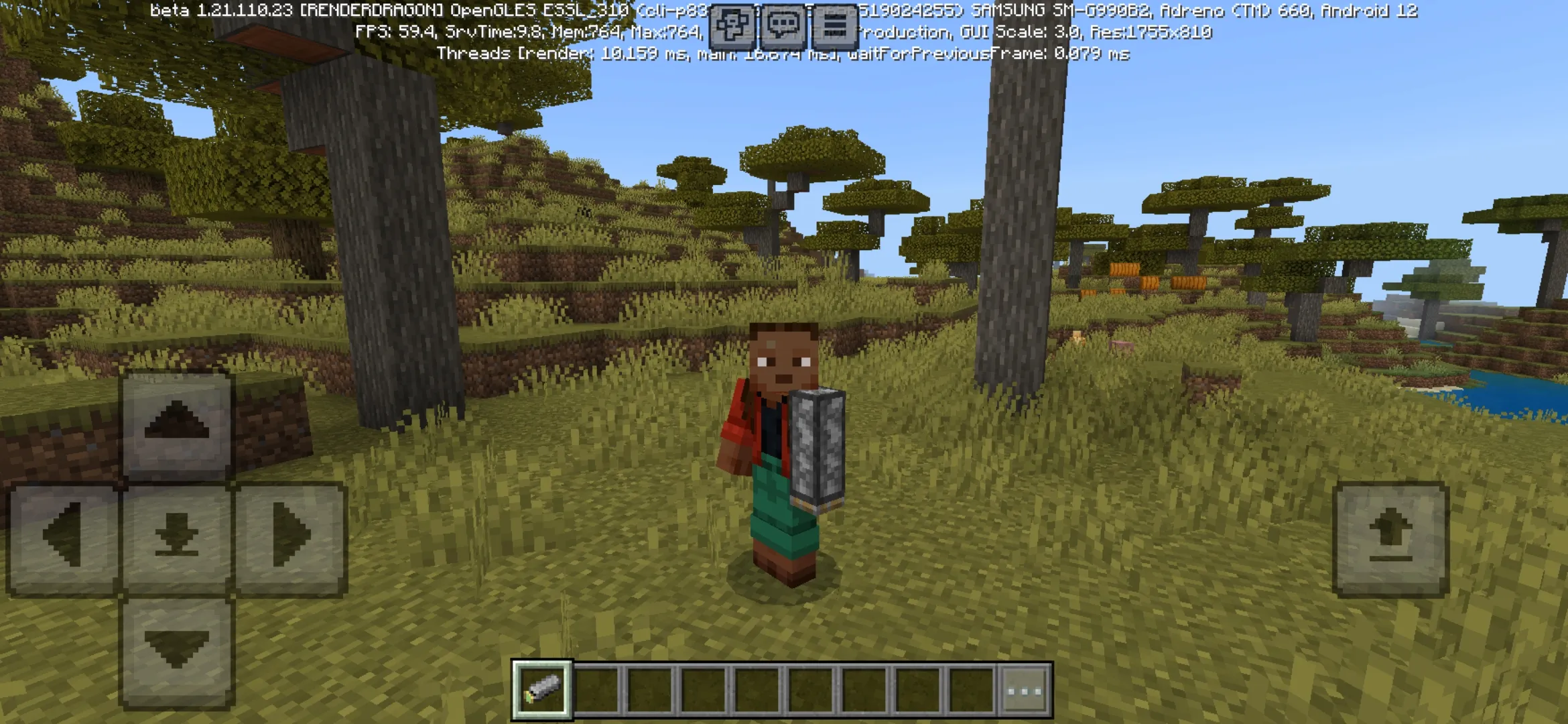
Task: Select the first hotbar slot holding the item
Action: (x=543, y=690)
